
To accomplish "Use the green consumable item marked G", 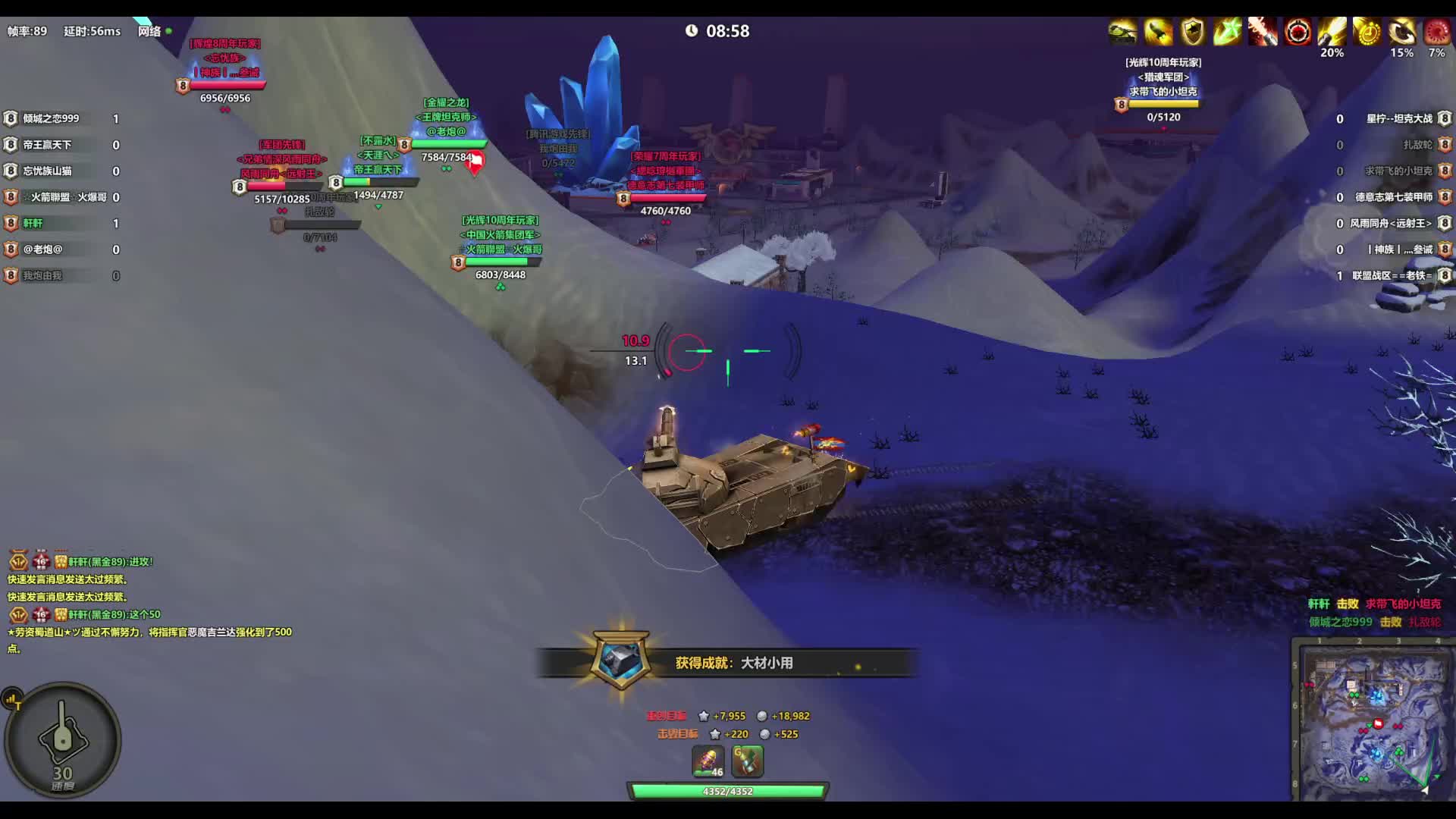I will pyautogui.click(x=747, y=761).
